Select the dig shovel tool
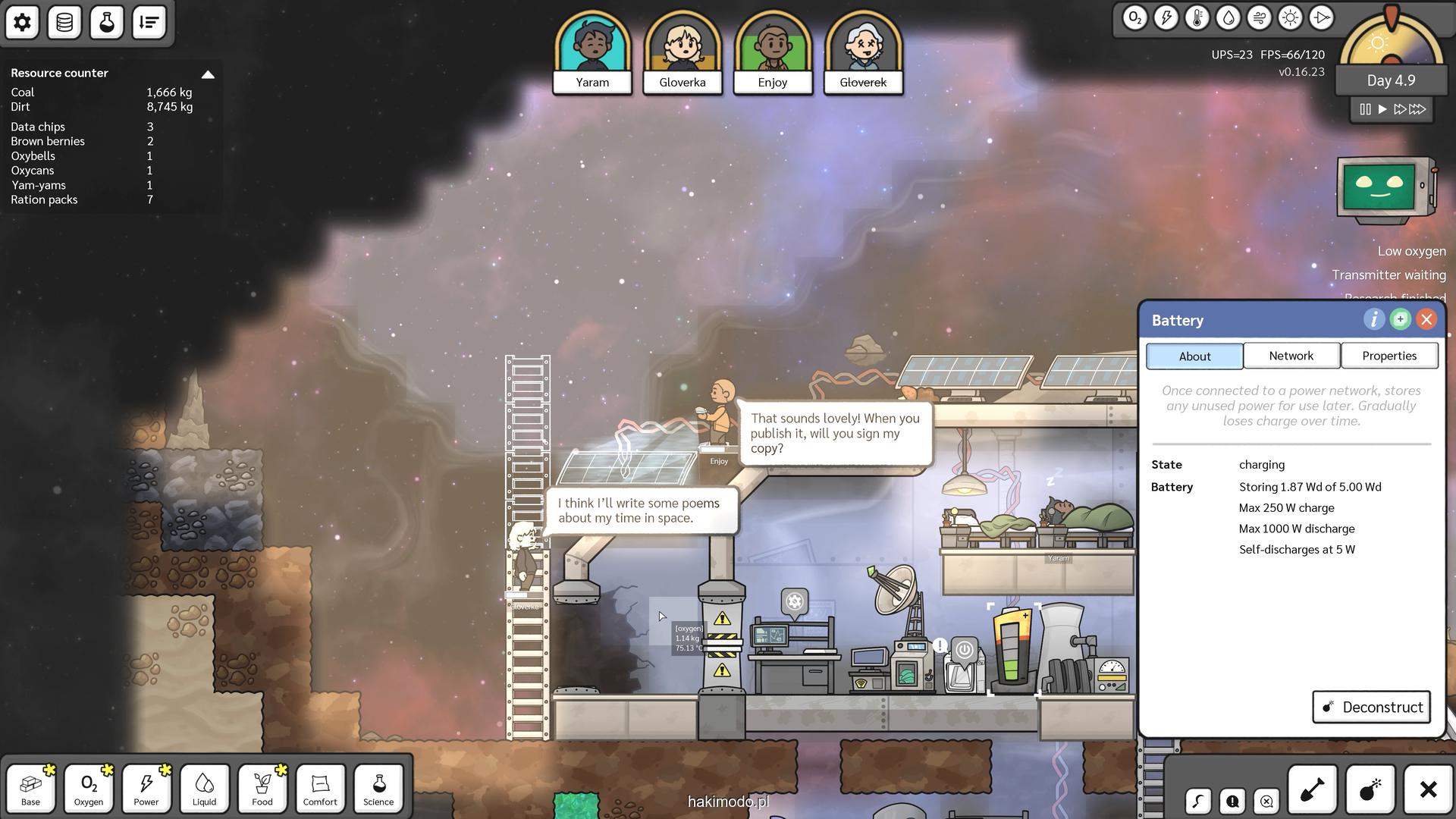 point(1312,790)
